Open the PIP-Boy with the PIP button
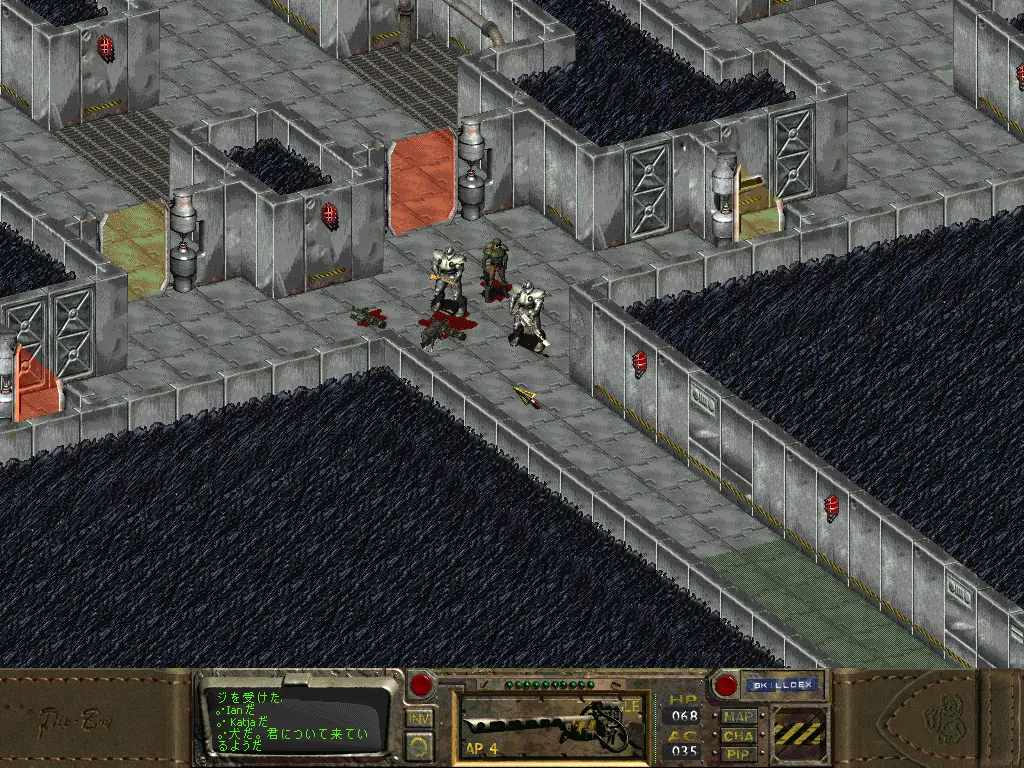 pyautogui.click(x=740, y=753)
